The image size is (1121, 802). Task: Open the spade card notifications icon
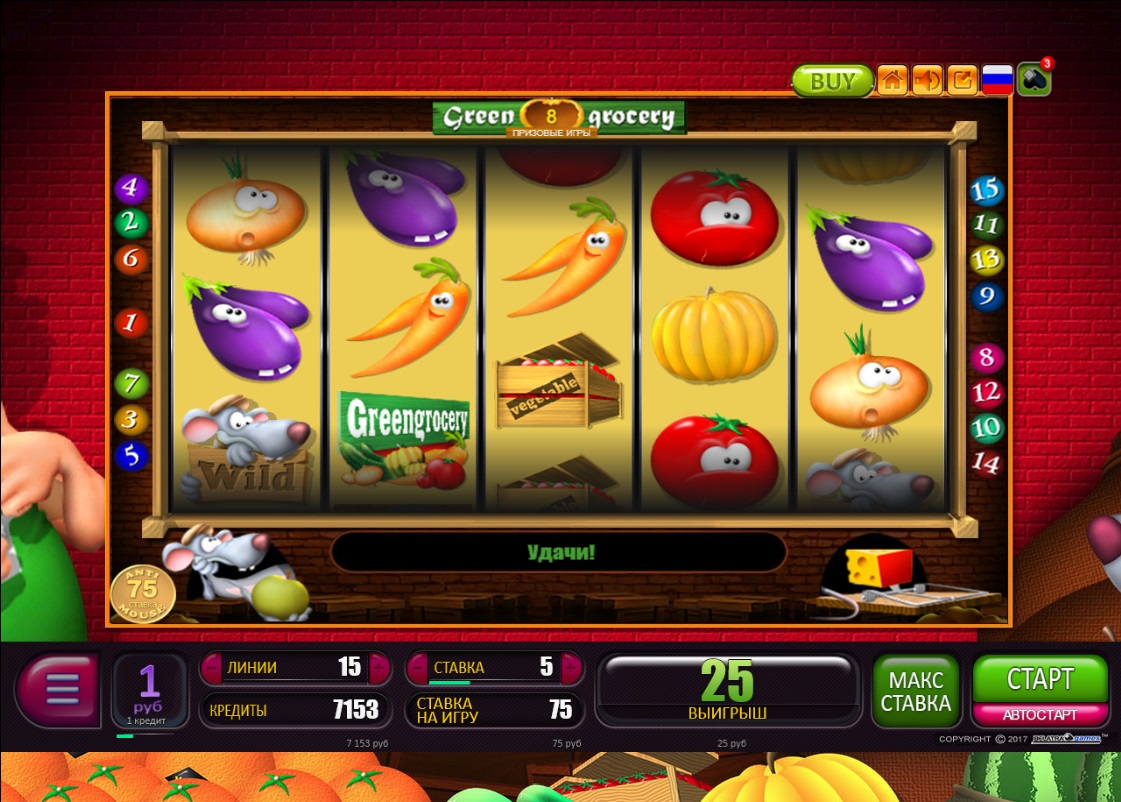(x=1033, y=81)
